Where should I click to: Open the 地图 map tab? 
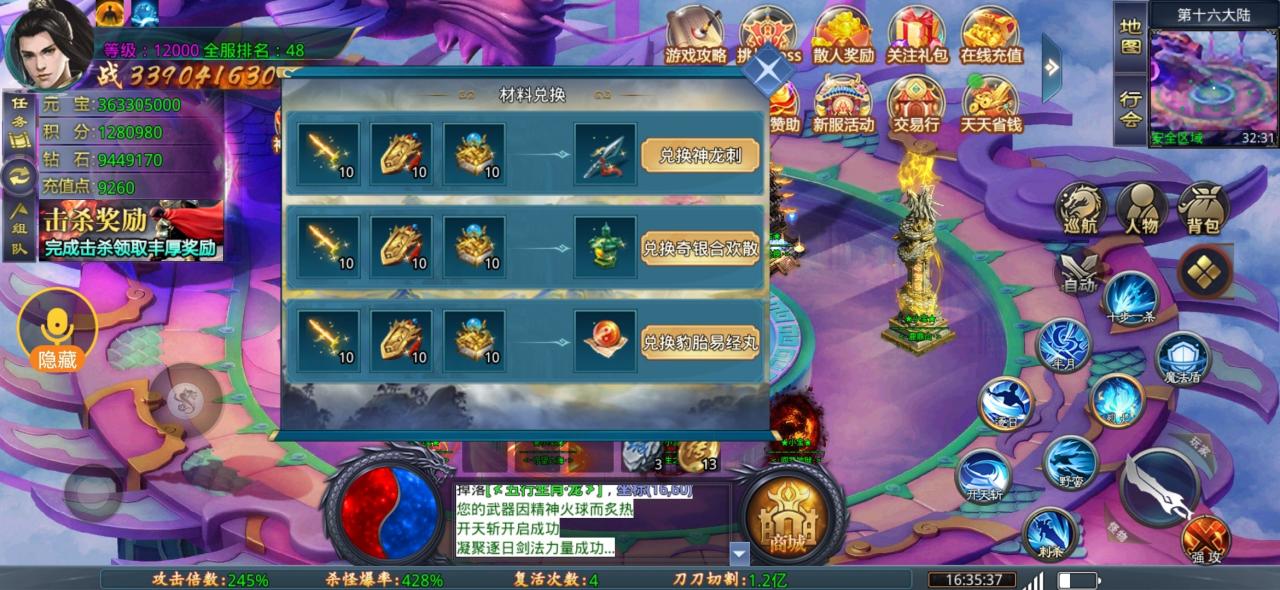(1130, 36)
